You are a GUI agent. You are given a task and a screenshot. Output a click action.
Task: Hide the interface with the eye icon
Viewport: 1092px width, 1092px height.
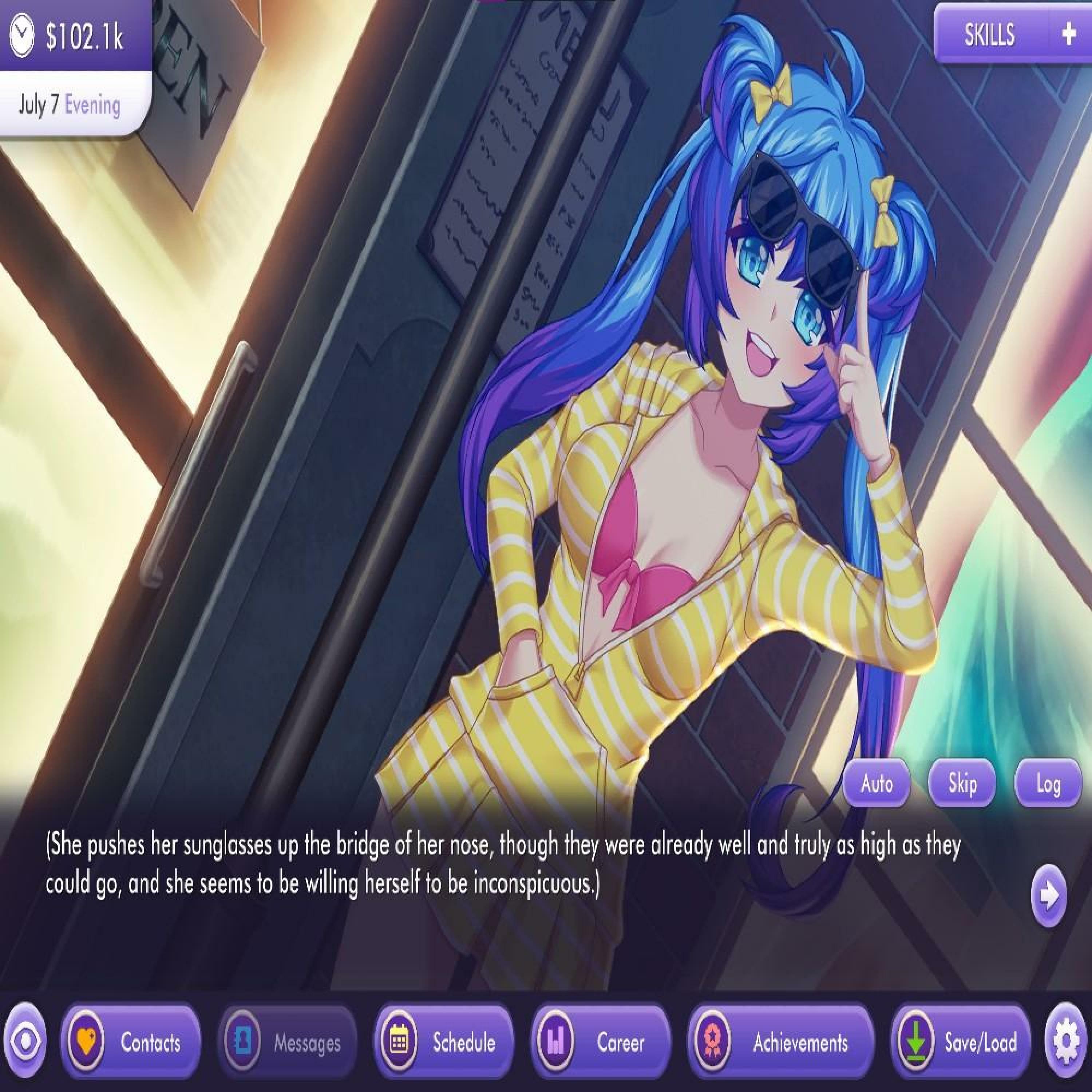click(x=25, y=1042)
